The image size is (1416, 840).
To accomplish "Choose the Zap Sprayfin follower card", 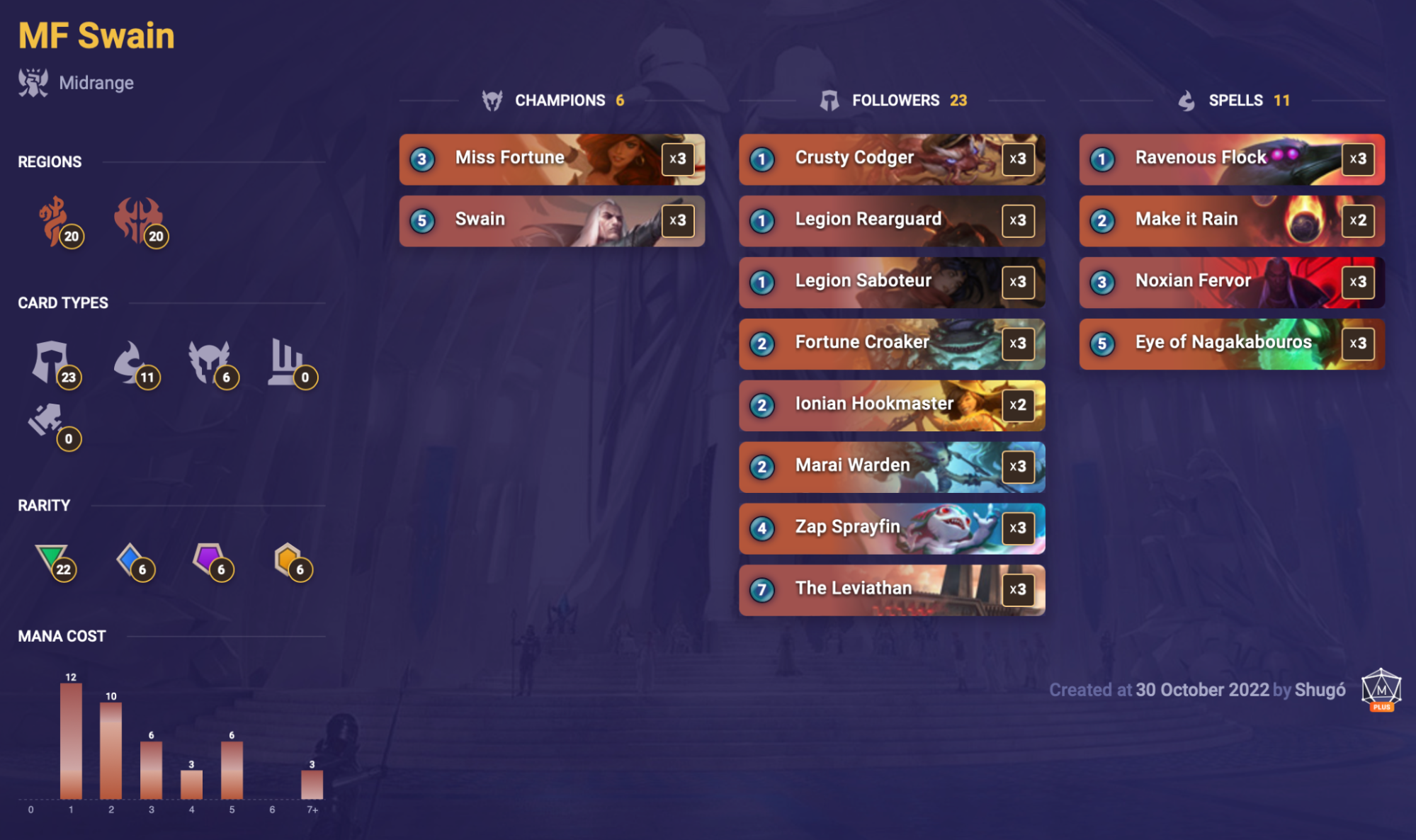I will [891, 528].
